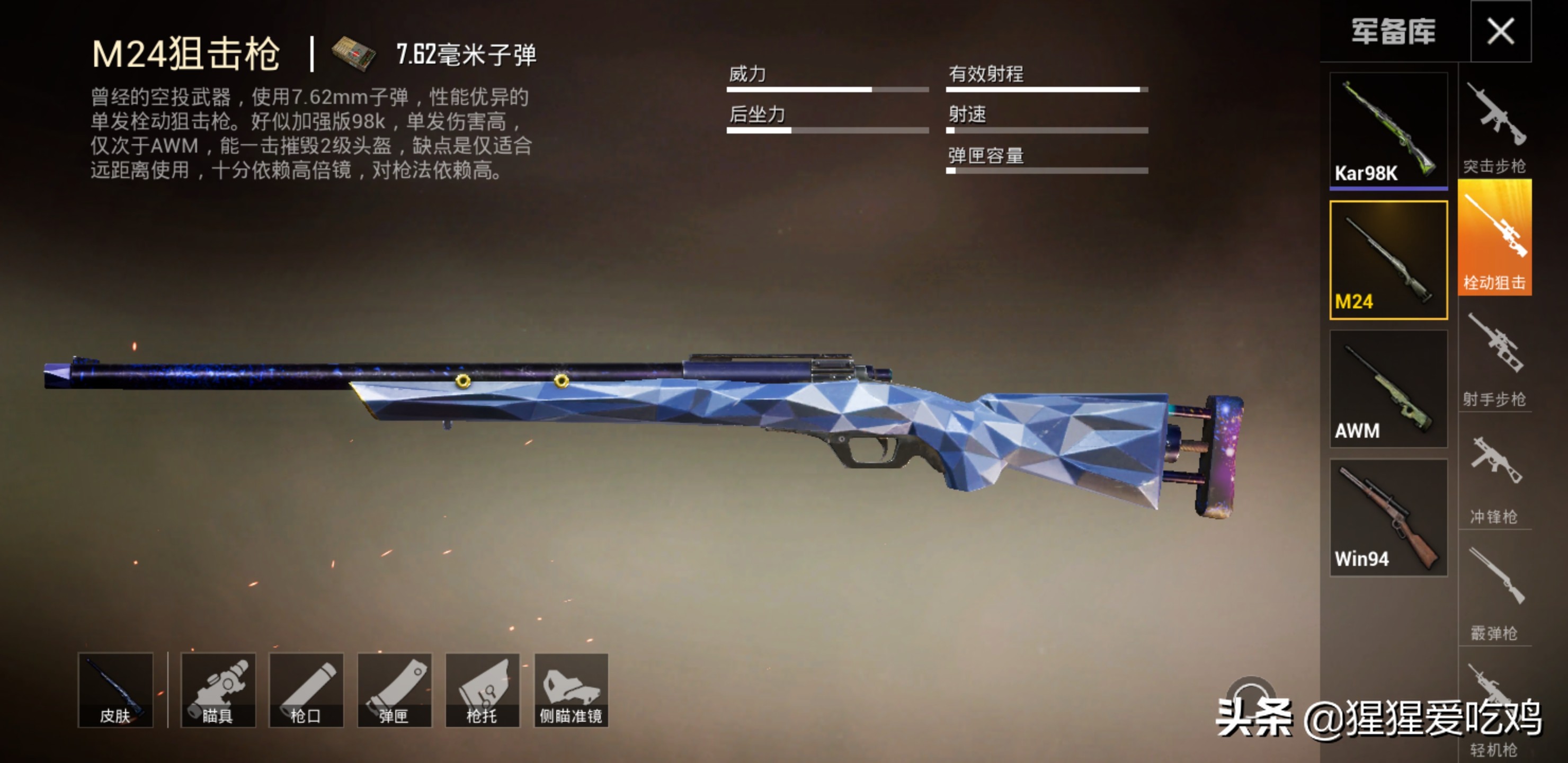The image size is (1568, 763).
Task: Open the 霰弹枪 category
Action: [1495, 591]
